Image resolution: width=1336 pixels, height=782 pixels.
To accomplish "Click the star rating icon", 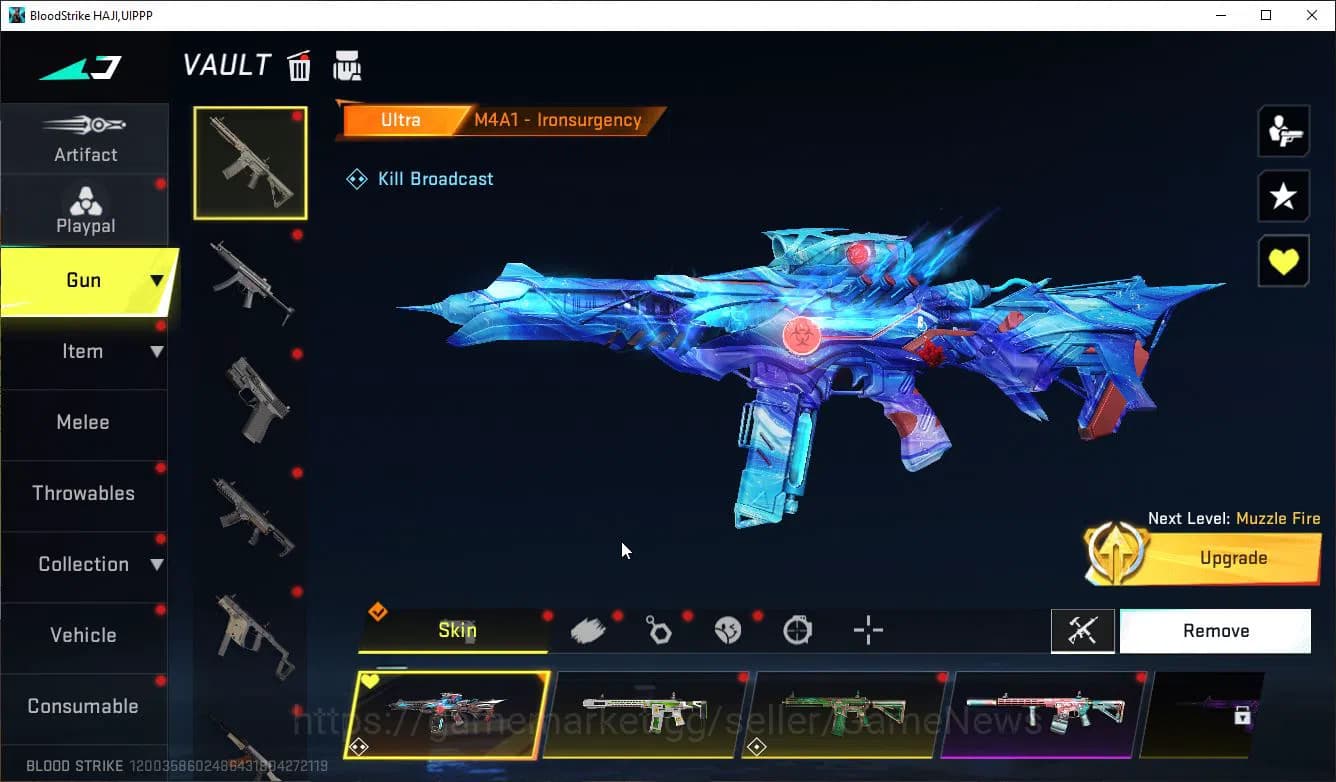I will (x=1283, y=196).
